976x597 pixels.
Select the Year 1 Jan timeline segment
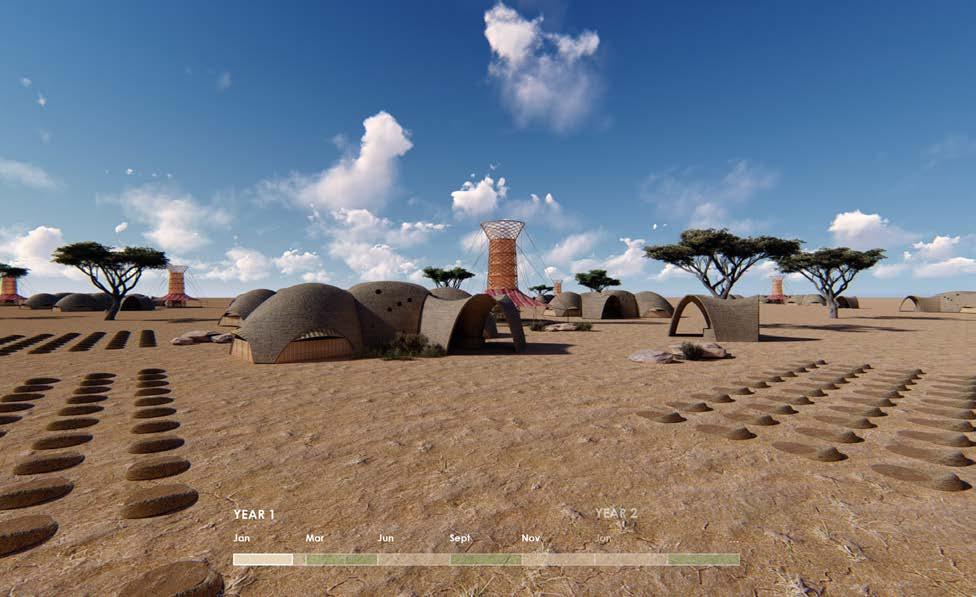click(x=263, y=560)
